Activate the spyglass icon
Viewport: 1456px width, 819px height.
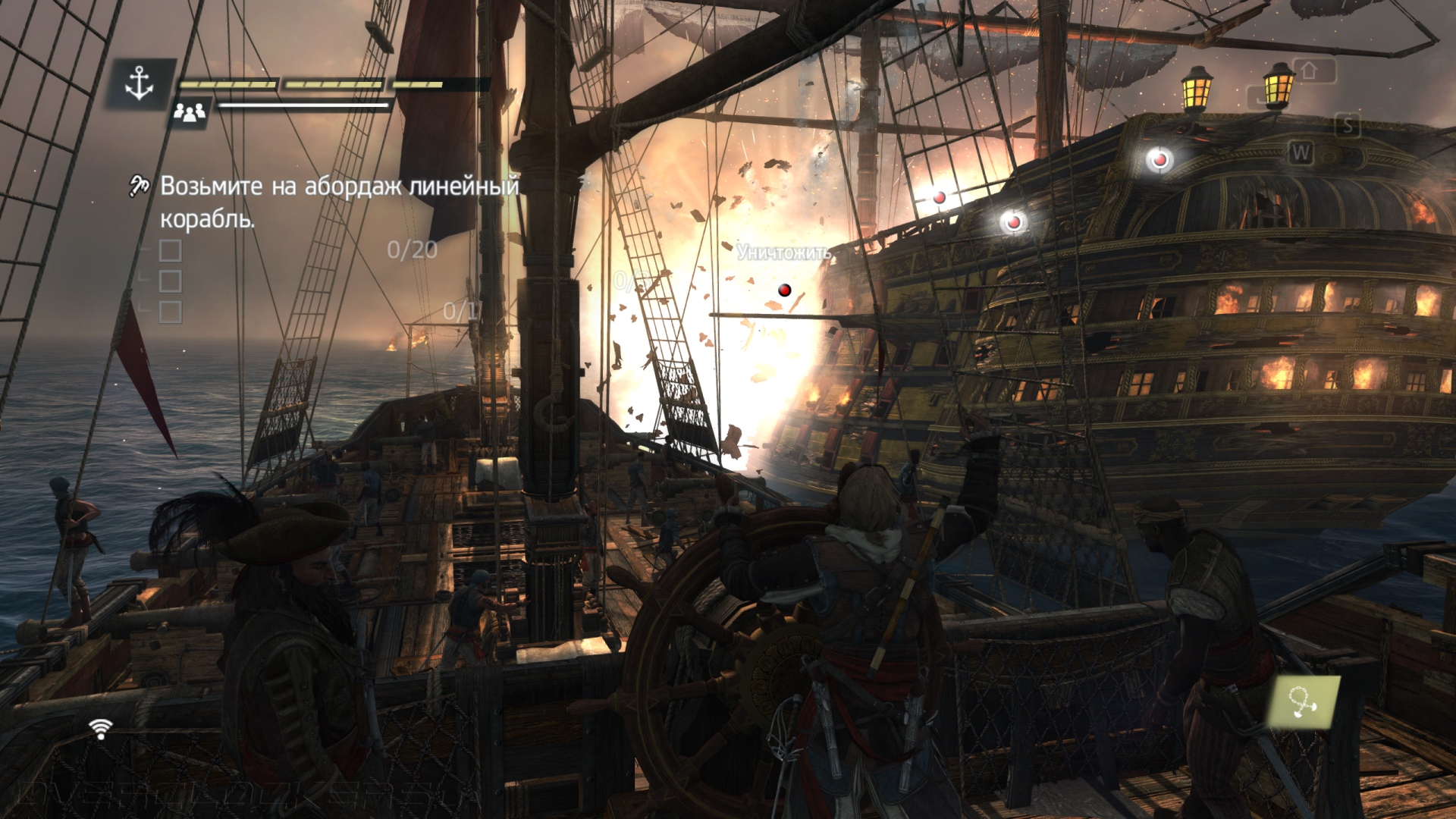click(x=1306, y=702)
